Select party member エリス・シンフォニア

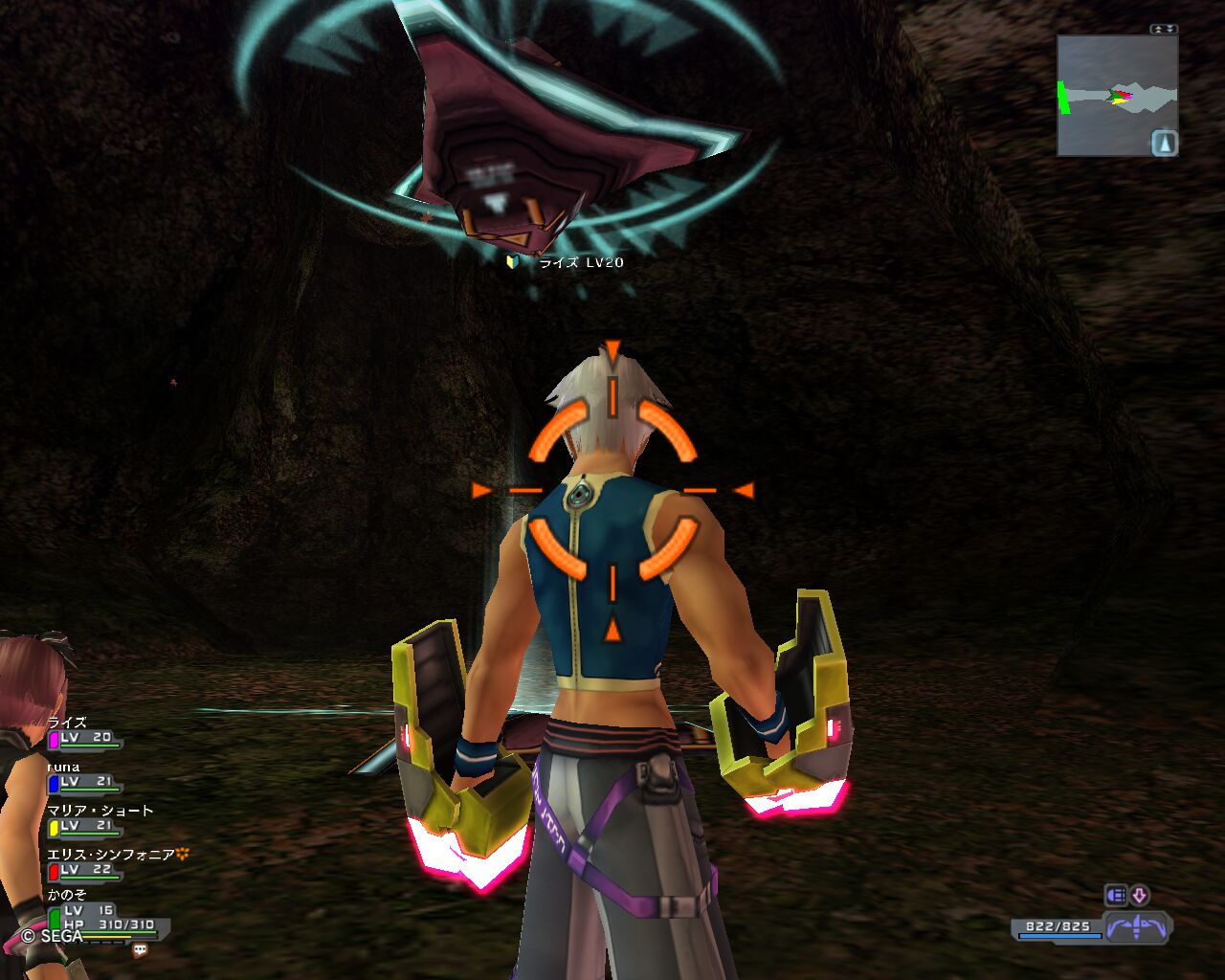105,863
